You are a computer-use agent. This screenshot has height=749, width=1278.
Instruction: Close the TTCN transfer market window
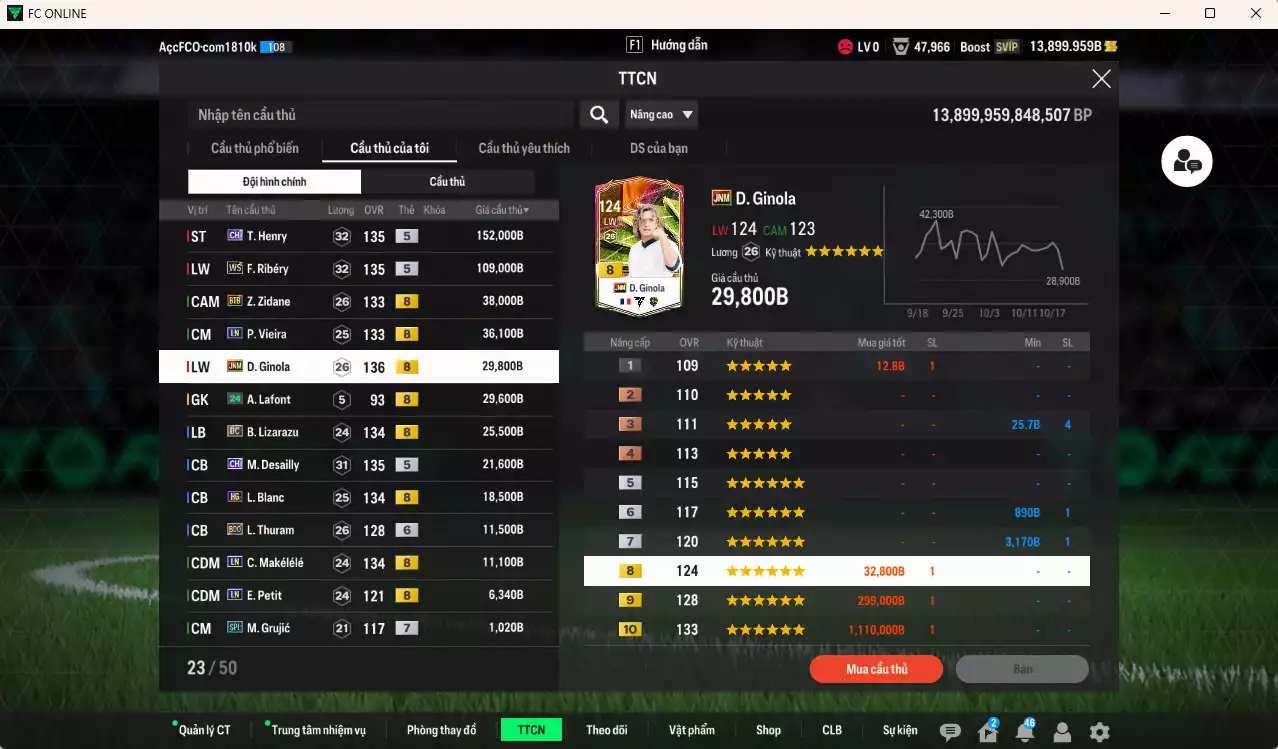(1101, 79)
